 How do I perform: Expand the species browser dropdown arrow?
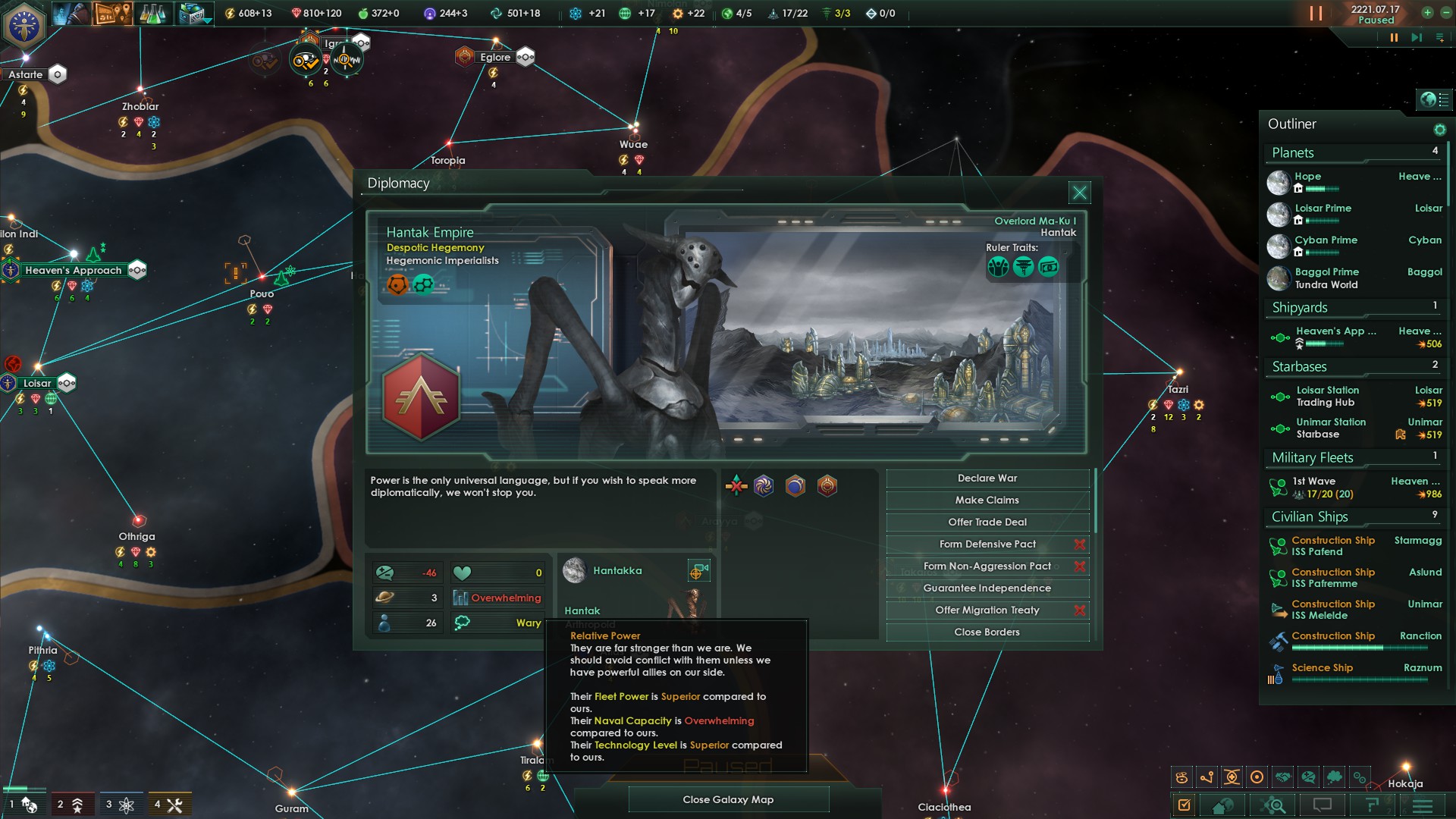pos(207,21)
